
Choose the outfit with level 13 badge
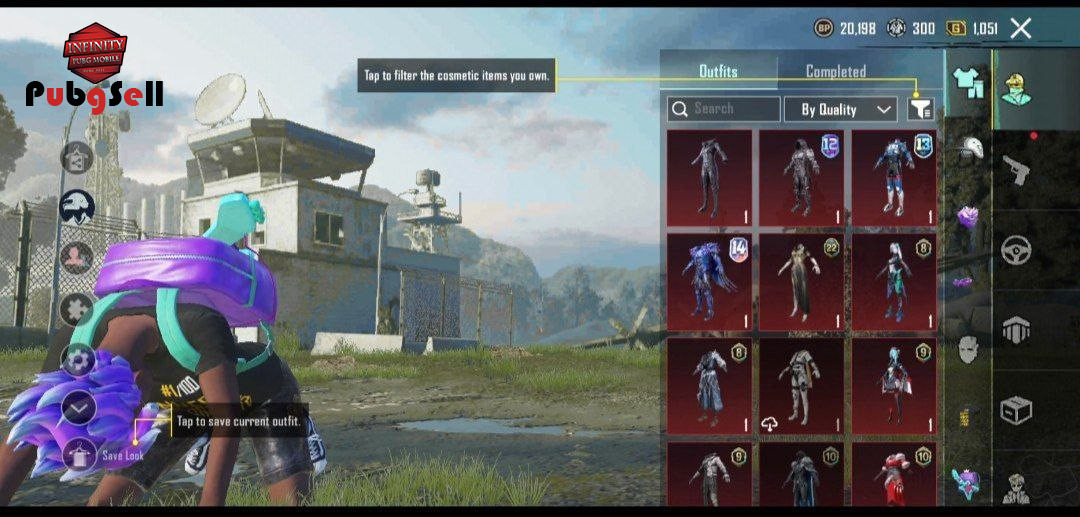coord(894,178)
